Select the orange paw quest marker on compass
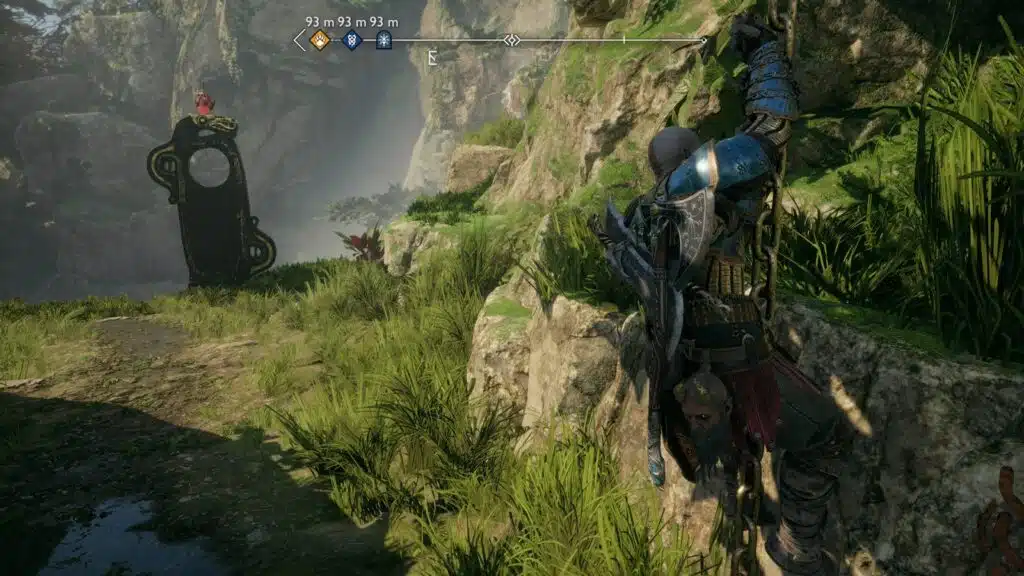Screen dimensions: 1024x576 pyautogui.click(x=320, y=40)
